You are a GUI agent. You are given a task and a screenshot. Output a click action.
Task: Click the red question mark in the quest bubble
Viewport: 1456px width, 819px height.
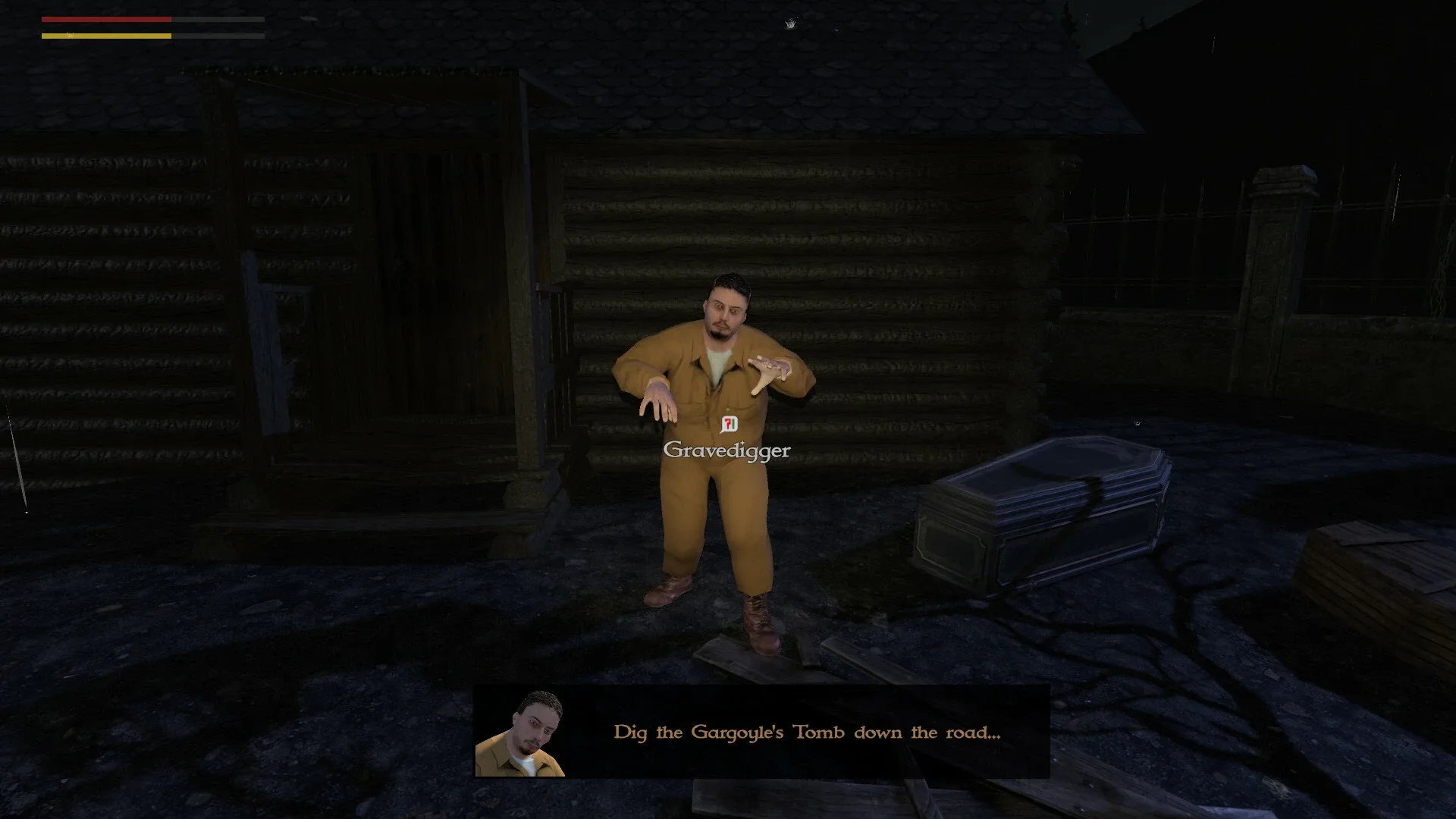pyautogui.click(x=726, y=425)
